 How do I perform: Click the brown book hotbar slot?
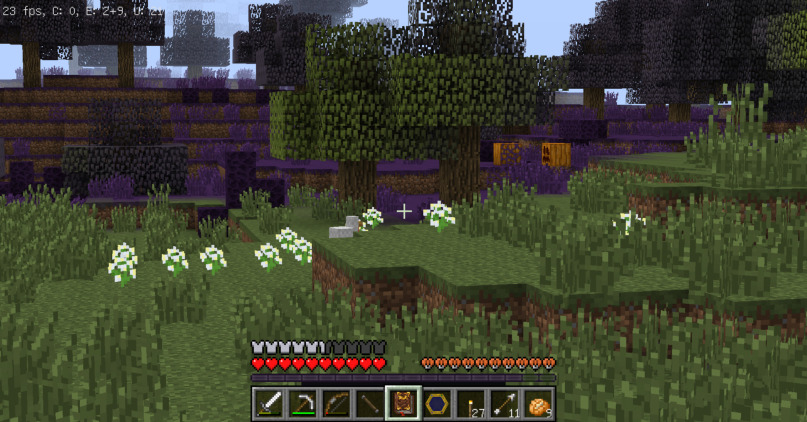(403, 404)
